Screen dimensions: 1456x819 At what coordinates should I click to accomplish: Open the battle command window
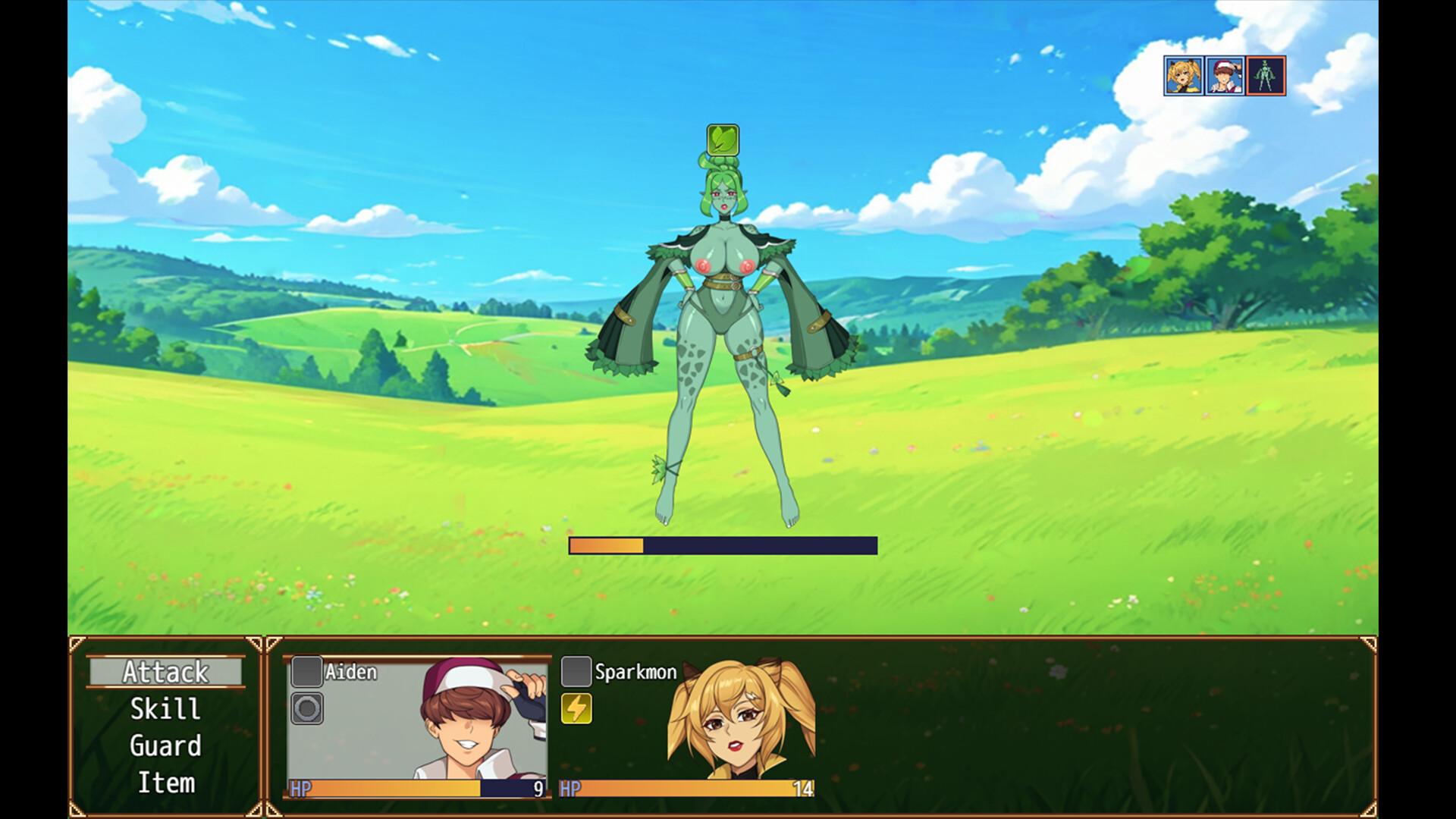click(165, 728)
